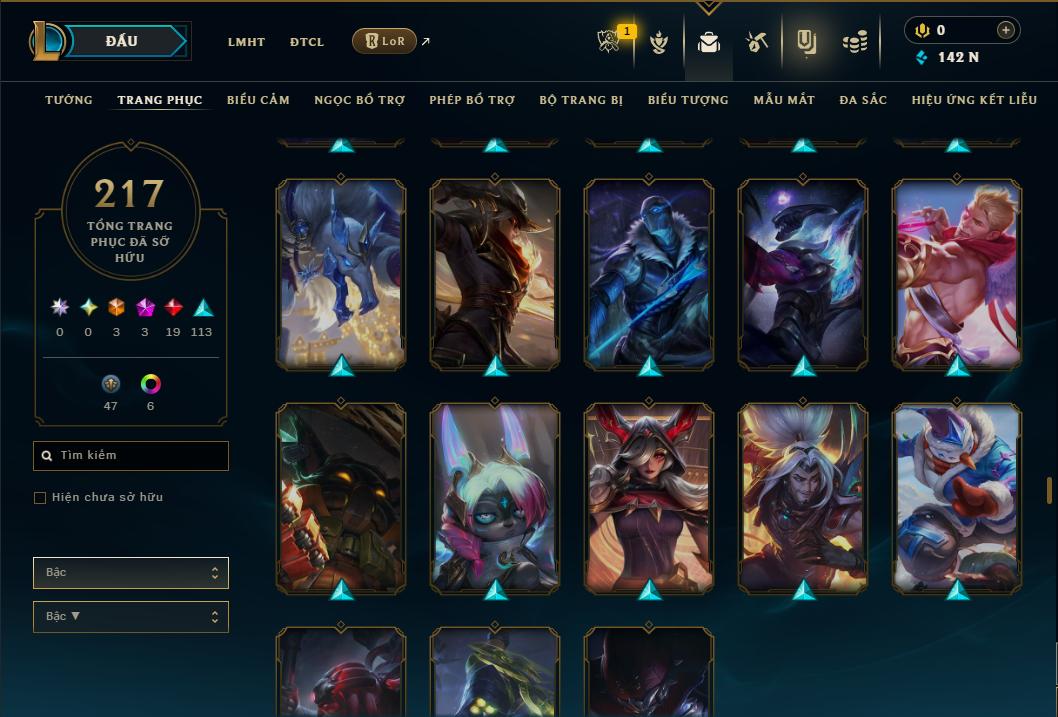
Task: Click the Tìm kiếm search field
Action: 131,456
